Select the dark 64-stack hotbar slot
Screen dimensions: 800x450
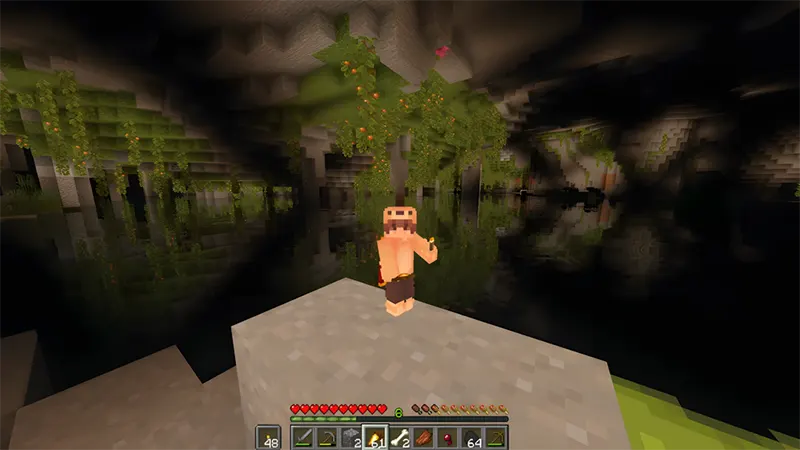tap(471, 436)
